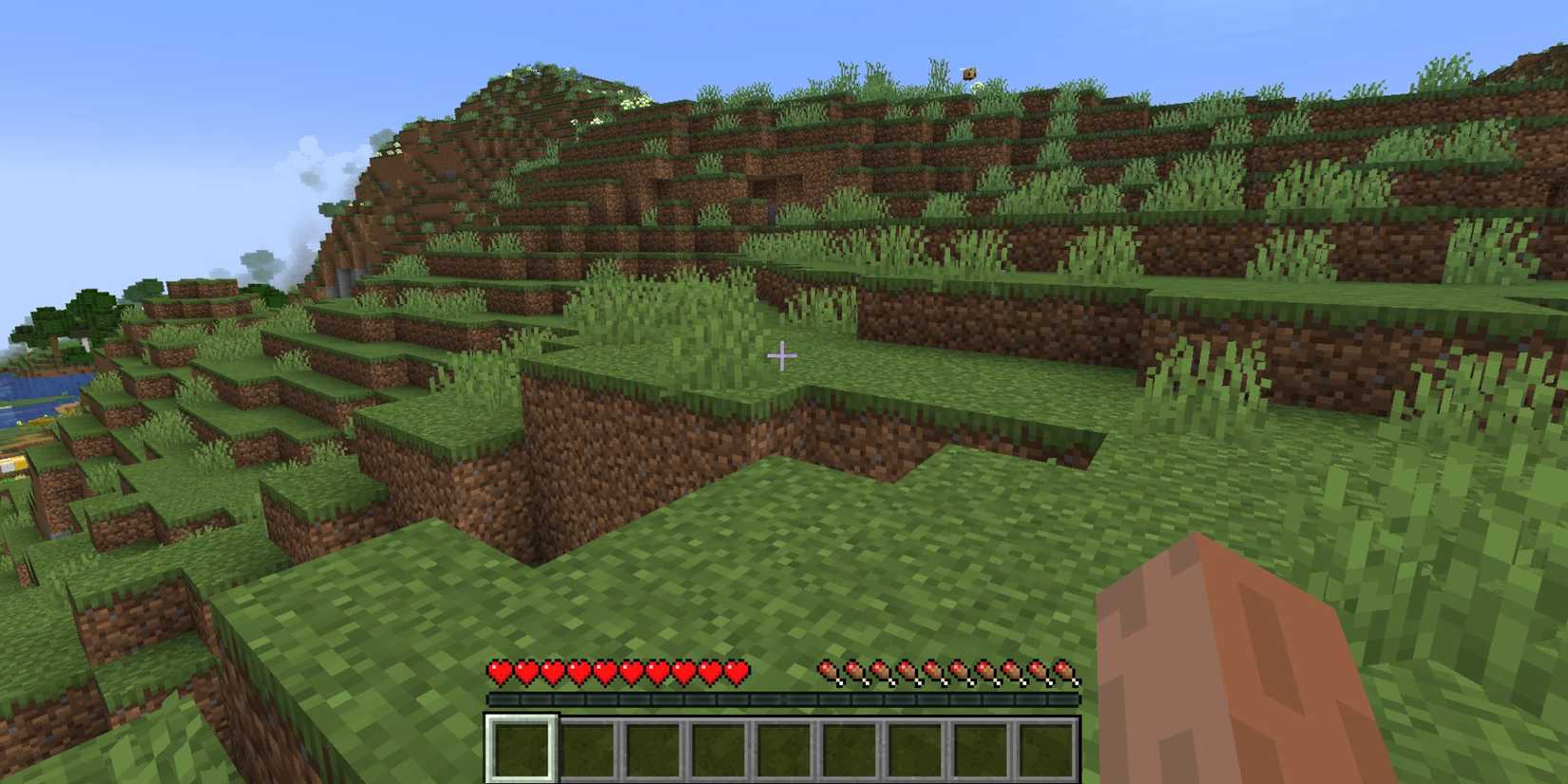Select the last hotbar slot on the right
The width and height of the screenshot is (1568, 784).
coord(1048,748)
